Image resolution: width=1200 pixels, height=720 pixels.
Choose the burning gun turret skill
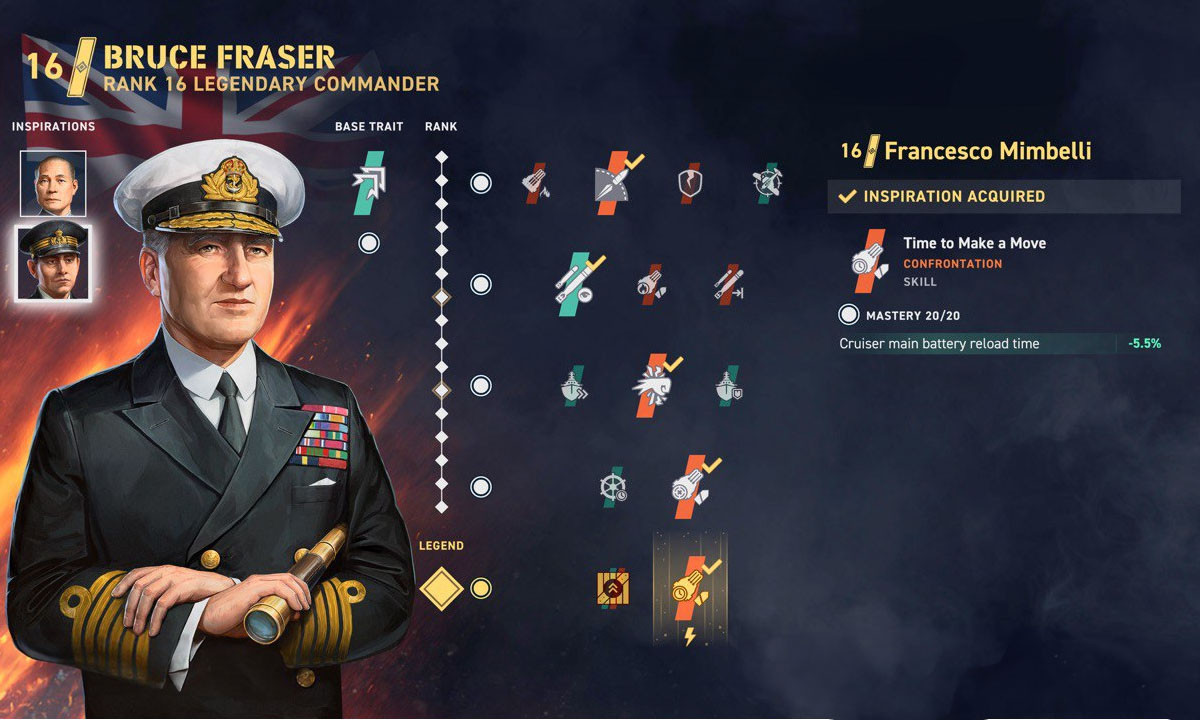(651, 285)
